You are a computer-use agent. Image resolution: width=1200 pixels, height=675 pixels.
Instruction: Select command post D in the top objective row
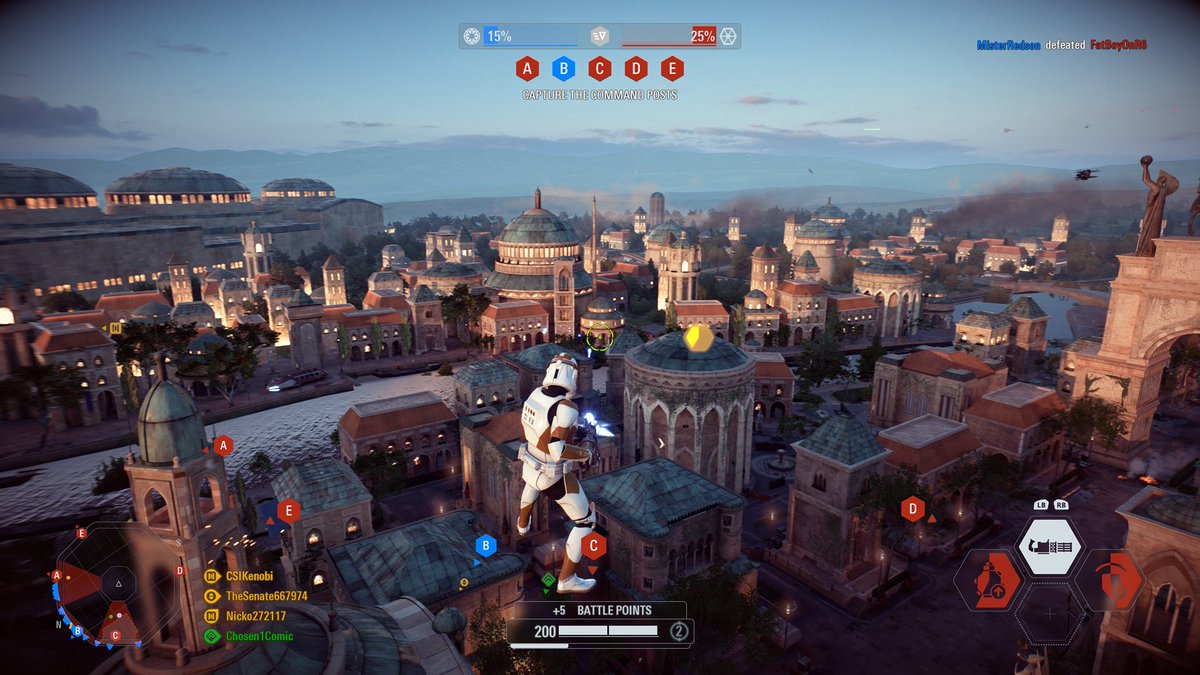636,69
